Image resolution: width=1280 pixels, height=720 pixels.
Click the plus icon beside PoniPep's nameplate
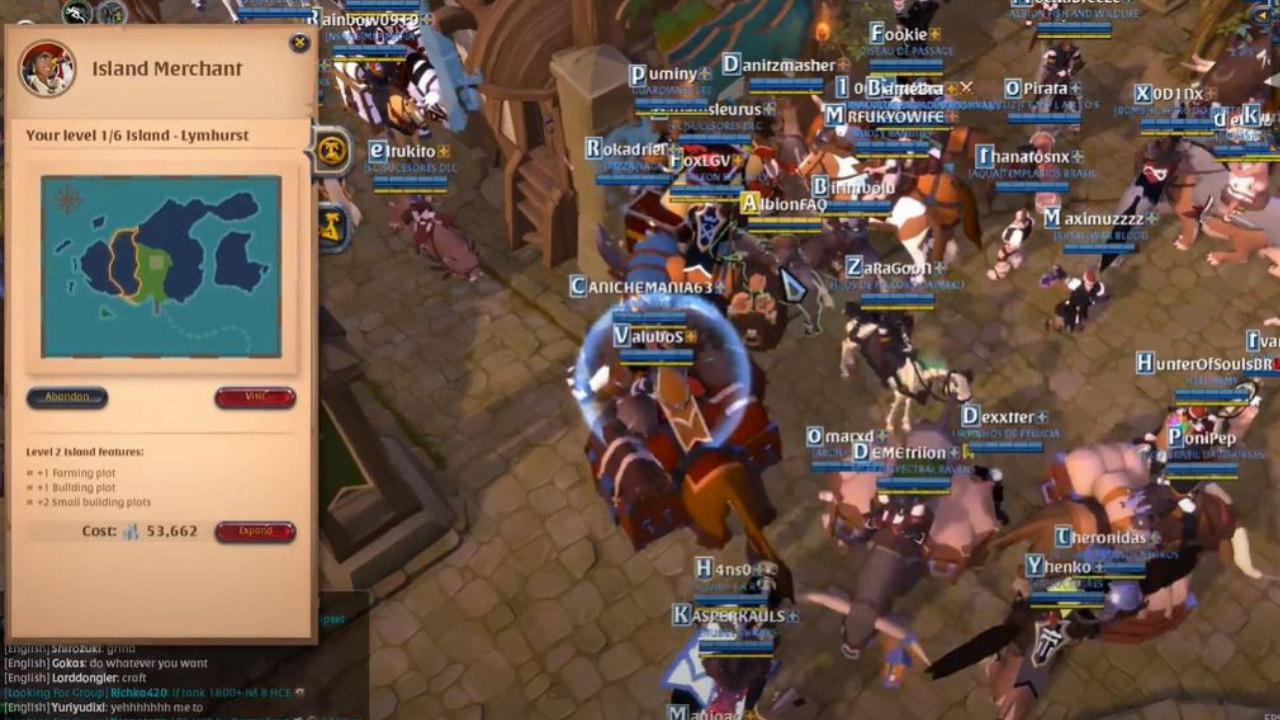pyautogui.click(x=1246, y=438)
